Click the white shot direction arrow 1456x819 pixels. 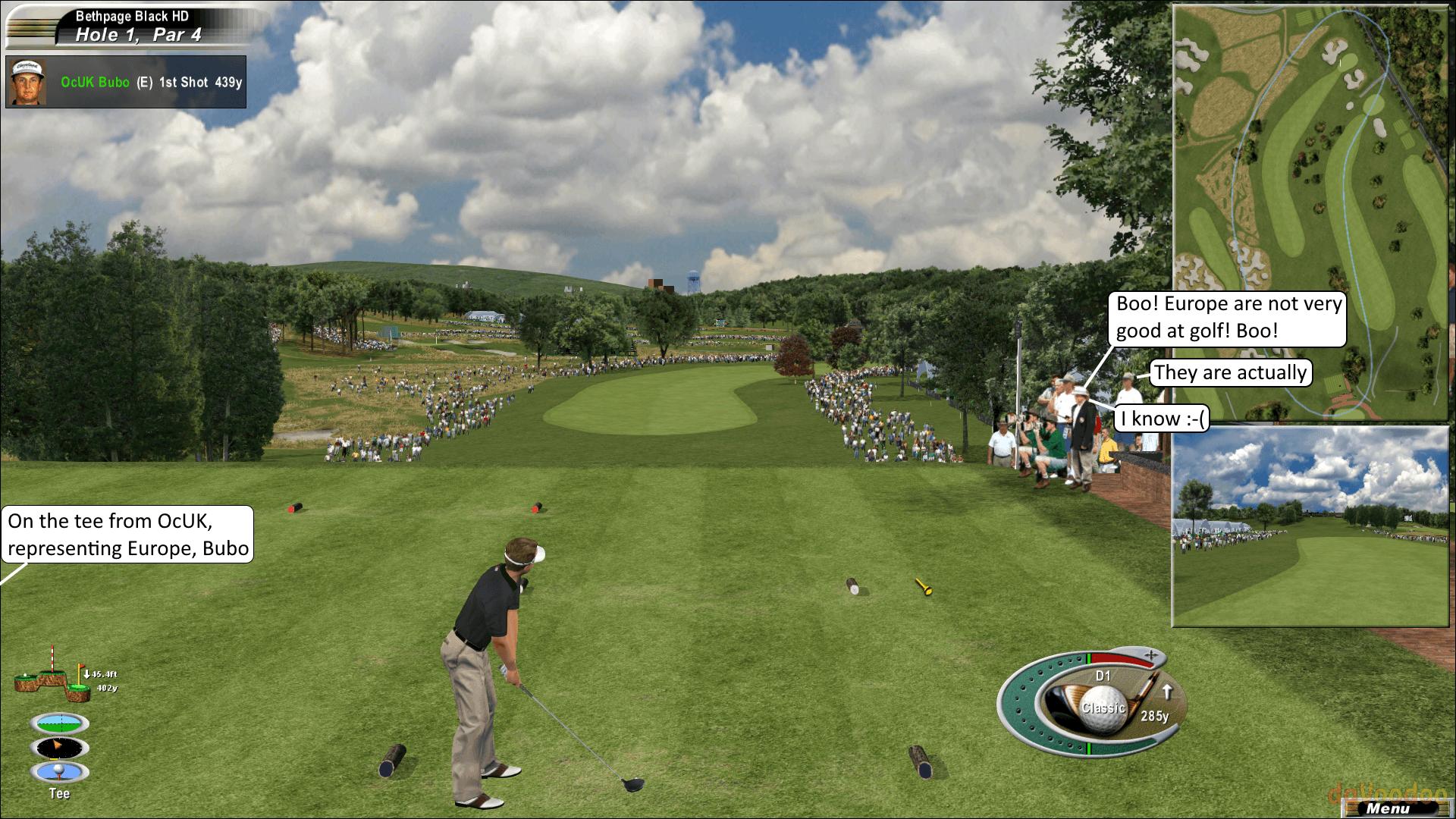point(1167,692)
